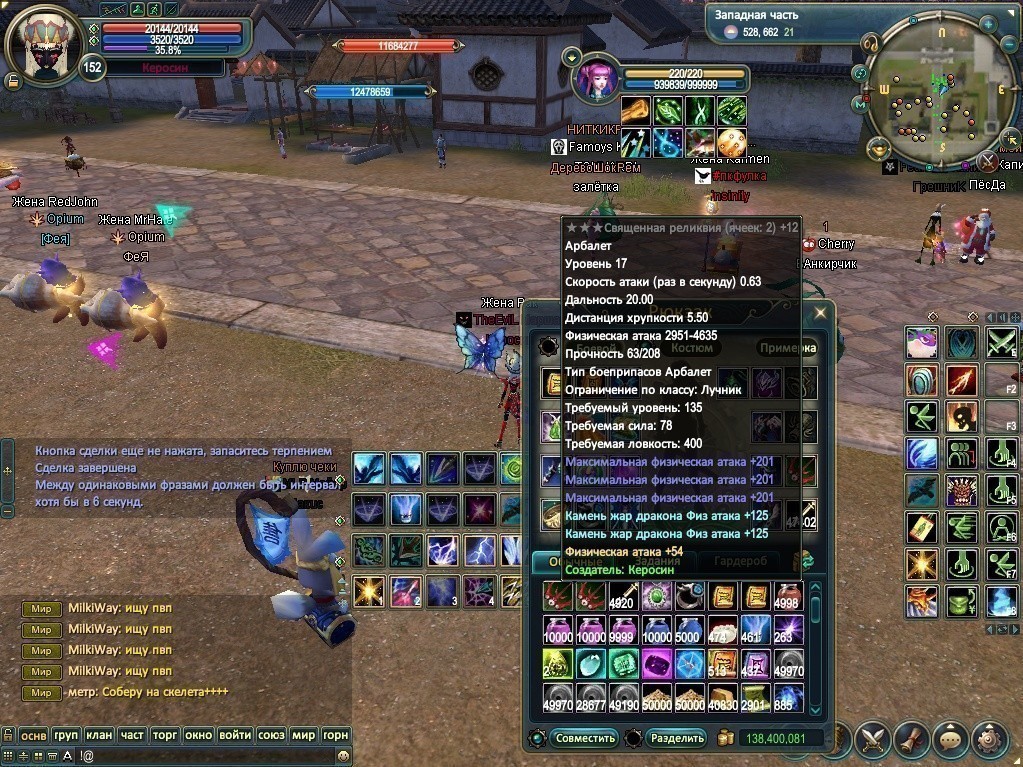
Task: Close the inventory window
Action: coord(820,313)
